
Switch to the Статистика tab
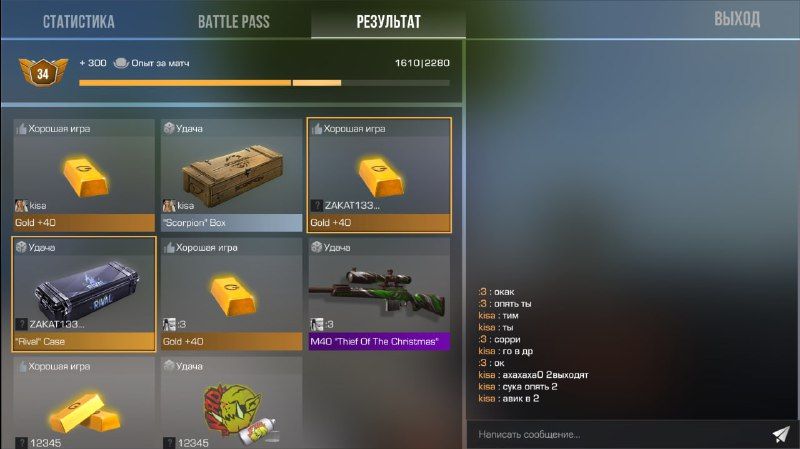[x=78, y=21]
